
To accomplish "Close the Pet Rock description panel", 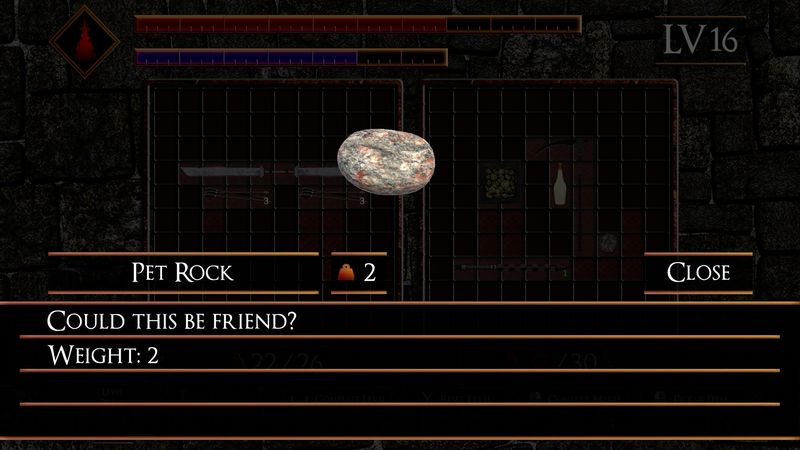I will (698, 272).
